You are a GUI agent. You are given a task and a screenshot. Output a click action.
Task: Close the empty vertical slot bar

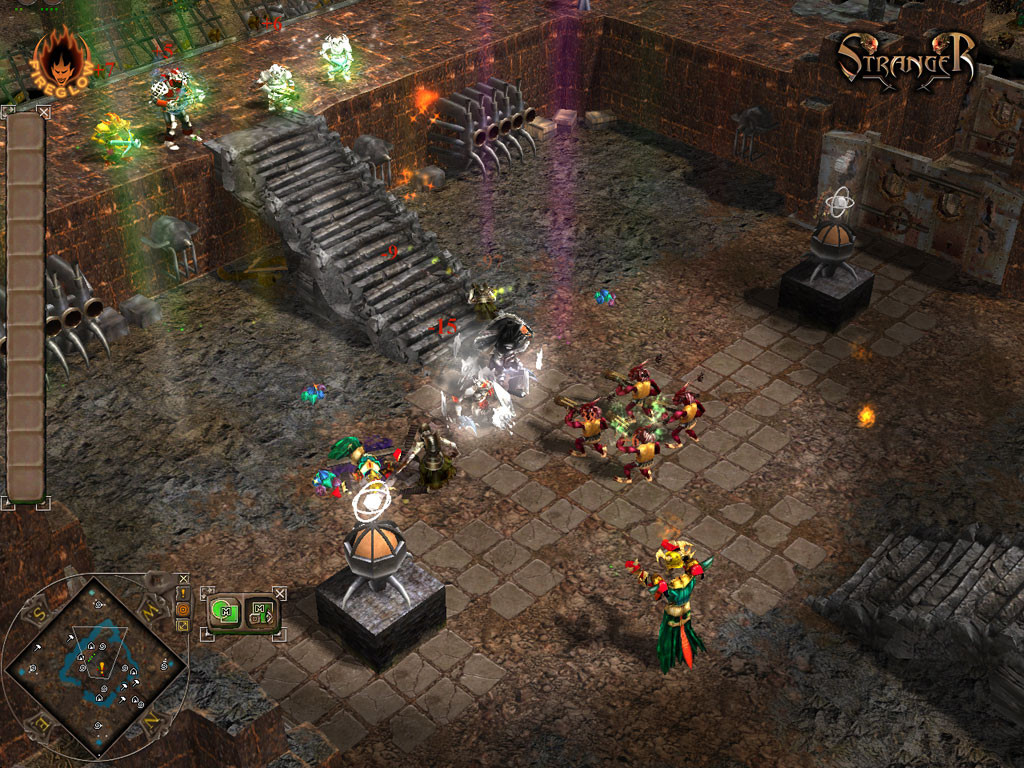point(43,113)
